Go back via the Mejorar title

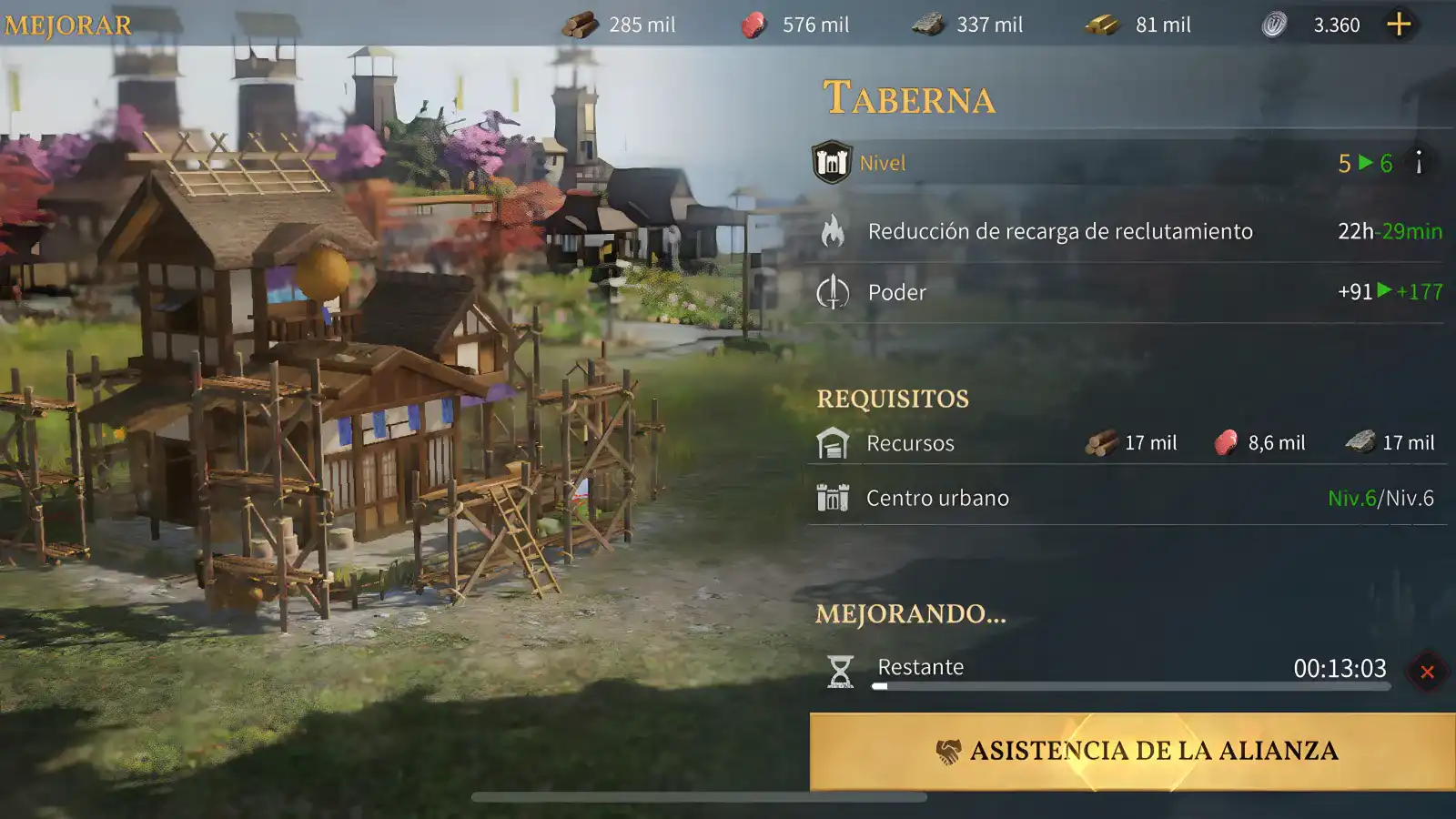pyautogui.click(x=68, y=25)
